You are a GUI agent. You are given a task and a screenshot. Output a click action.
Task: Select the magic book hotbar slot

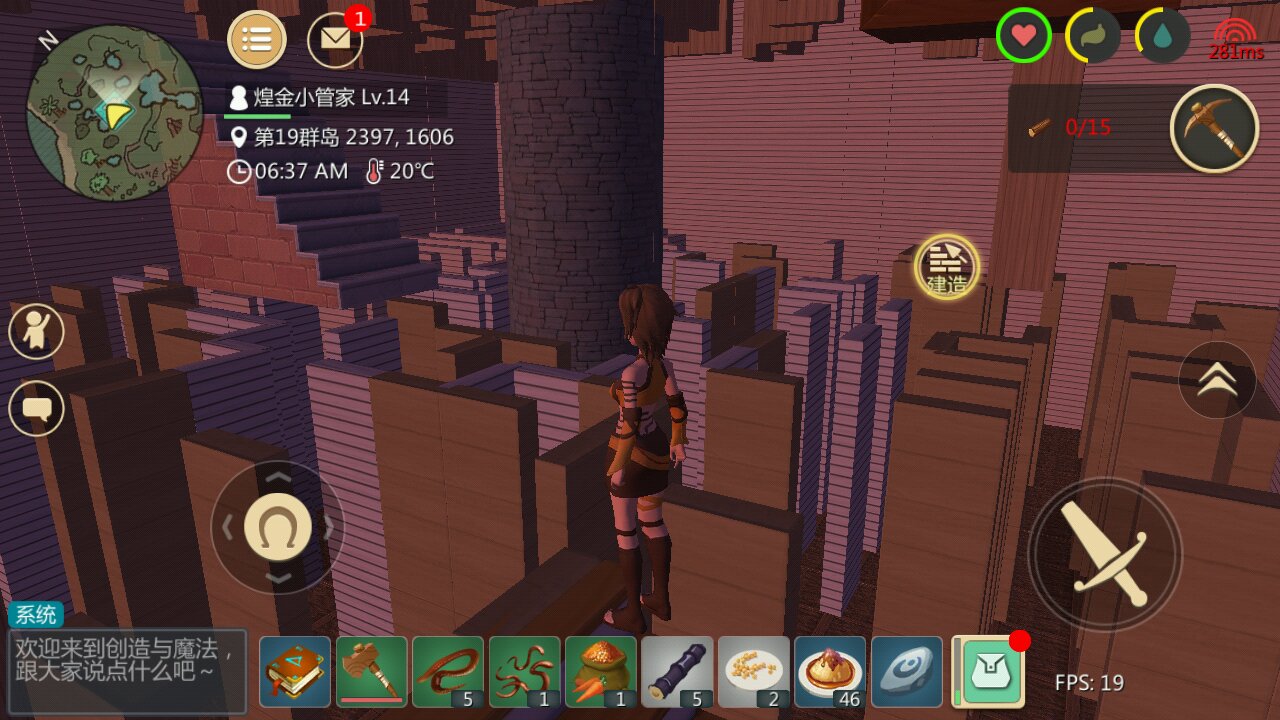point(295,672)
